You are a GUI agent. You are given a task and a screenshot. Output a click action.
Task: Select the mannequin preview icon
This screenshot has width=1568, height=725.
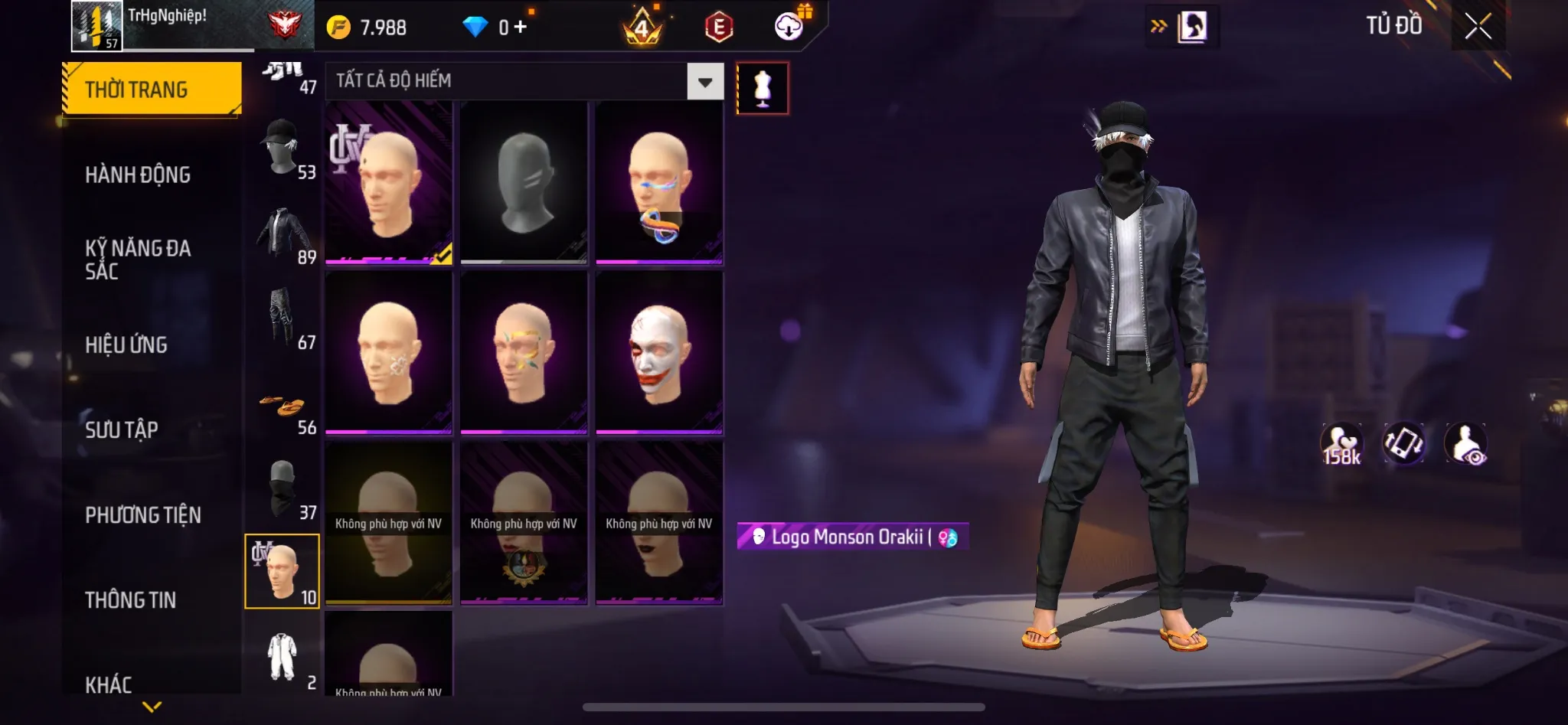point(763,87)
